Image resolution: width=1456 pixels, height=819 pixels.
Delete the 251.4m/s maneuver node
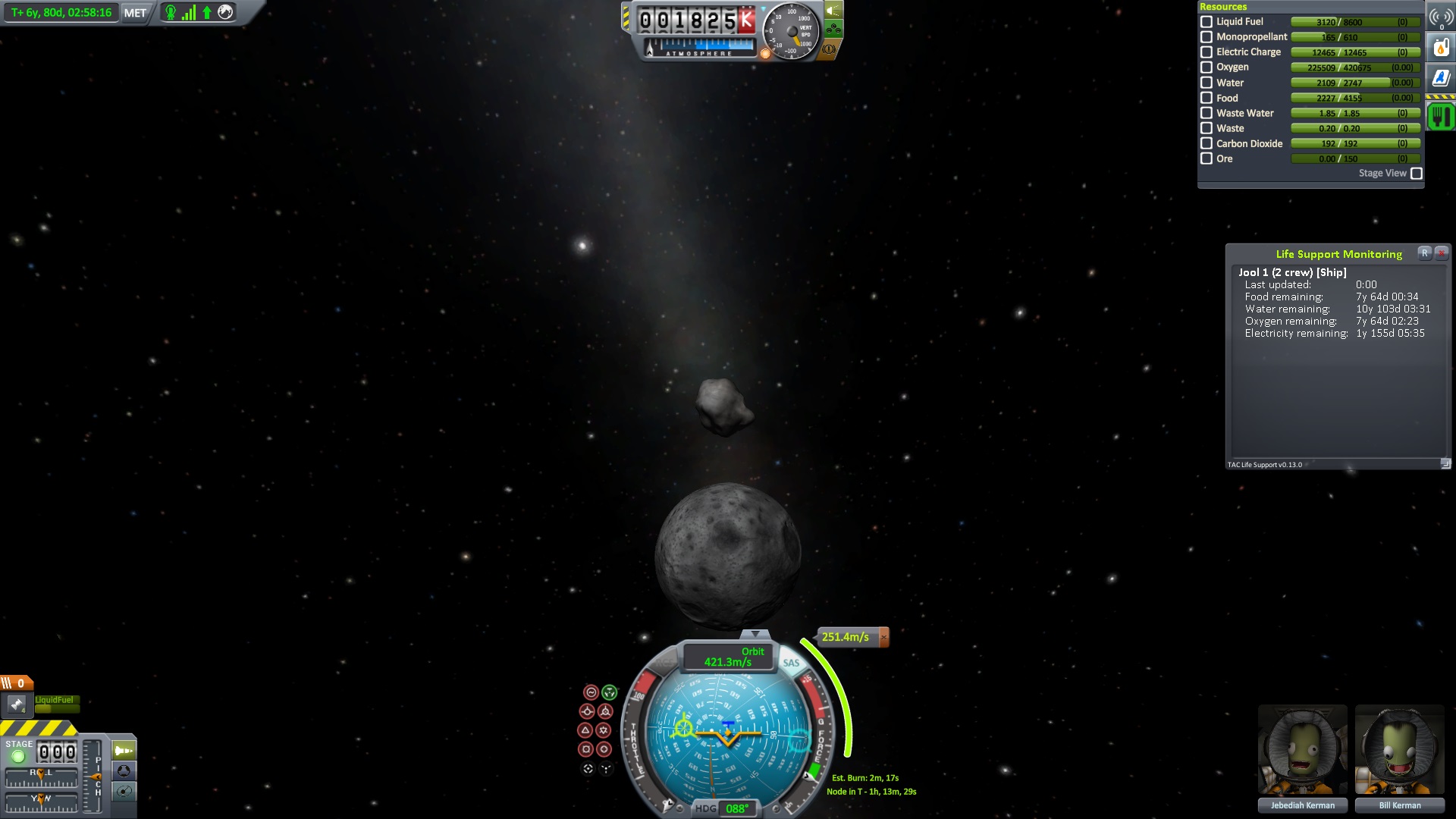pos(883,637)
